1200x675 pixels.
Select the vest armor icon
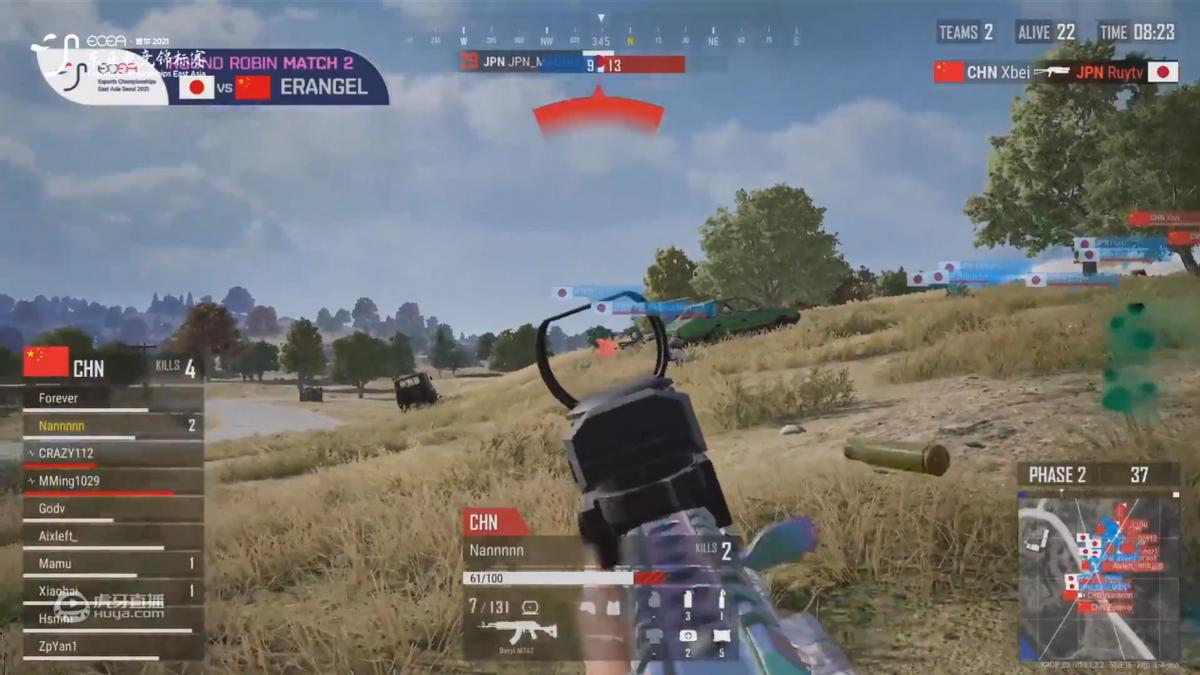click(x=613, y=607)
